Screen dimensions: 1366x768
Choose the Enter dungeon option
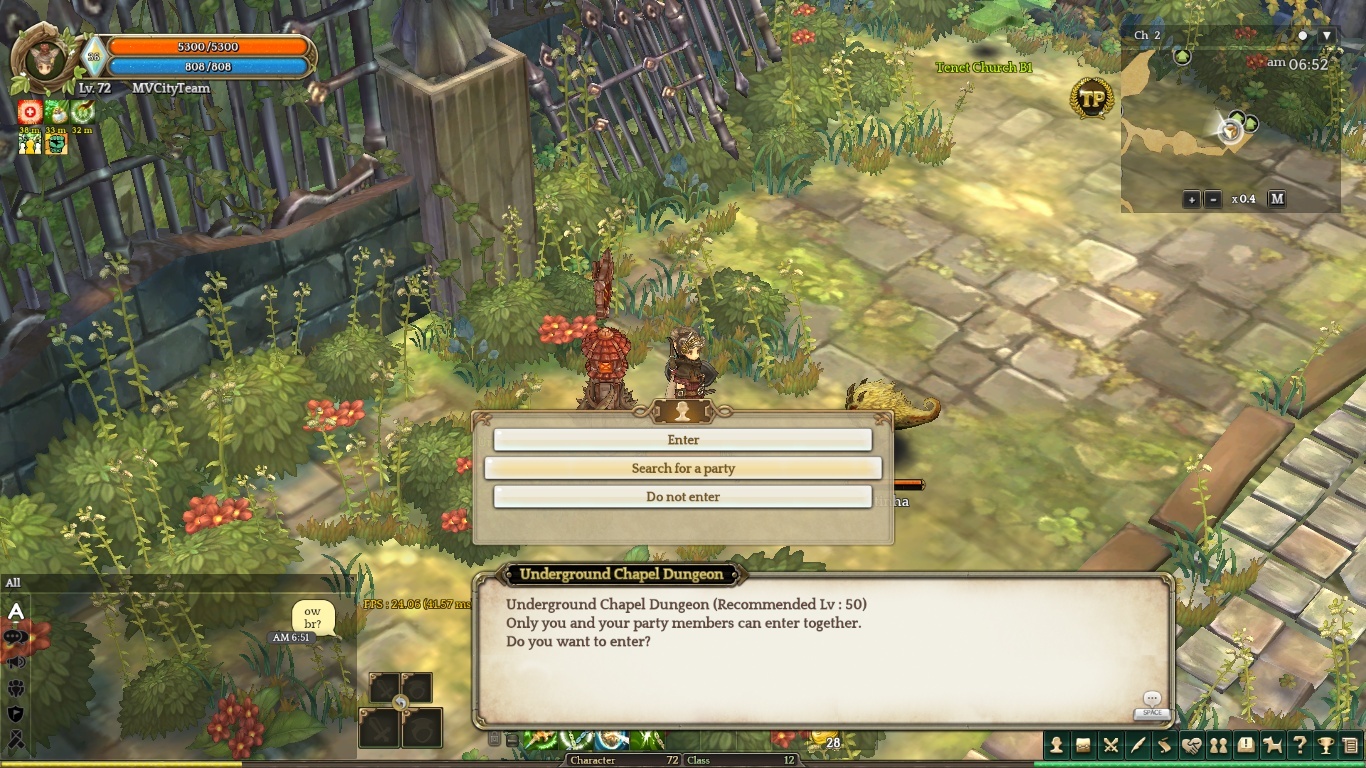coord(683,440)
